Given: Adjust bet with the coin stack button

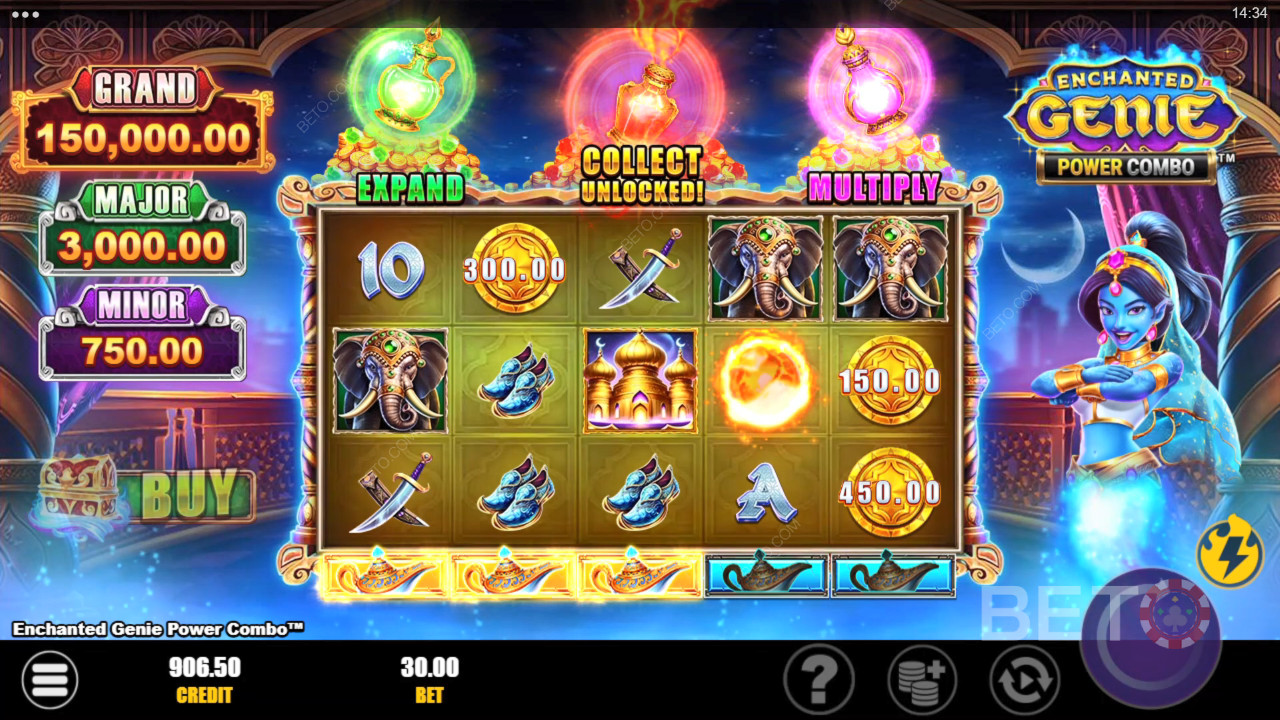Looking at the screenshot, I should tap(922, 680).
